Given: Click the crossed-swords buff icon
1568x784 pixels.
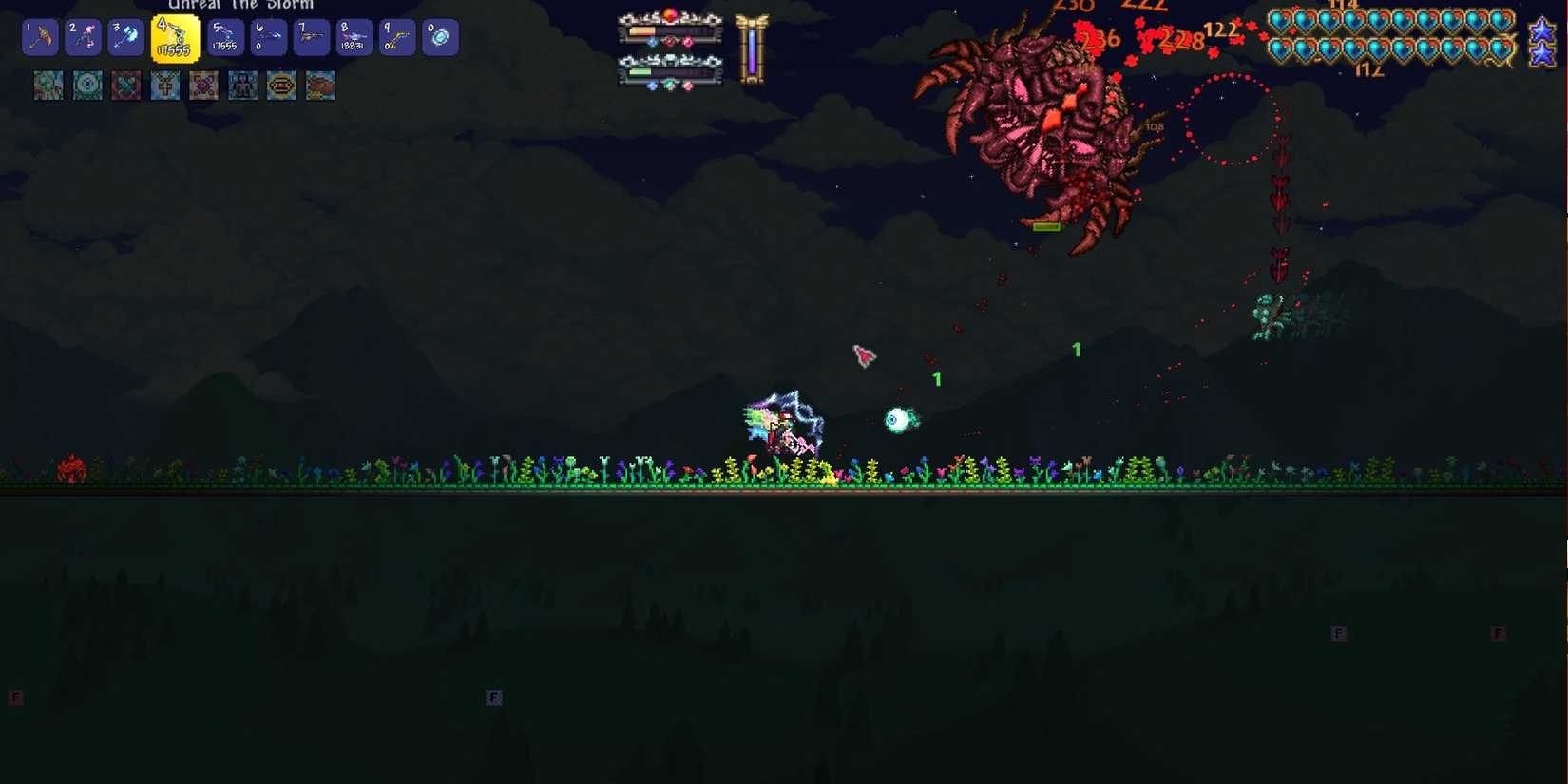Looking at the screenshot, I should (126, 86).
